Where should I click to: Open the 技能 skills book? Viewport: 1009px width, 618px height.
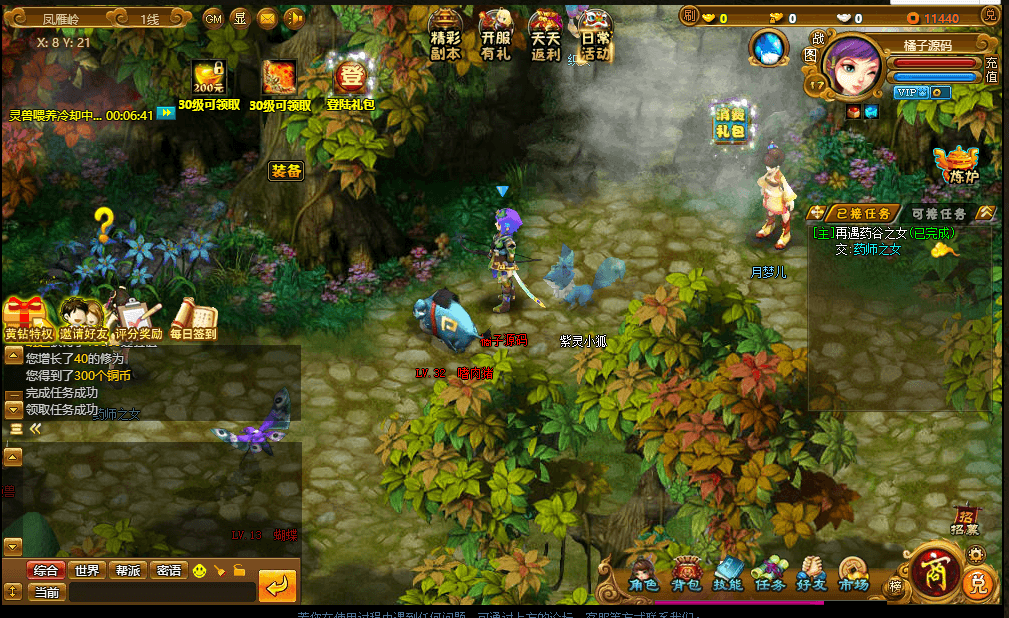[x=727, y=573]
